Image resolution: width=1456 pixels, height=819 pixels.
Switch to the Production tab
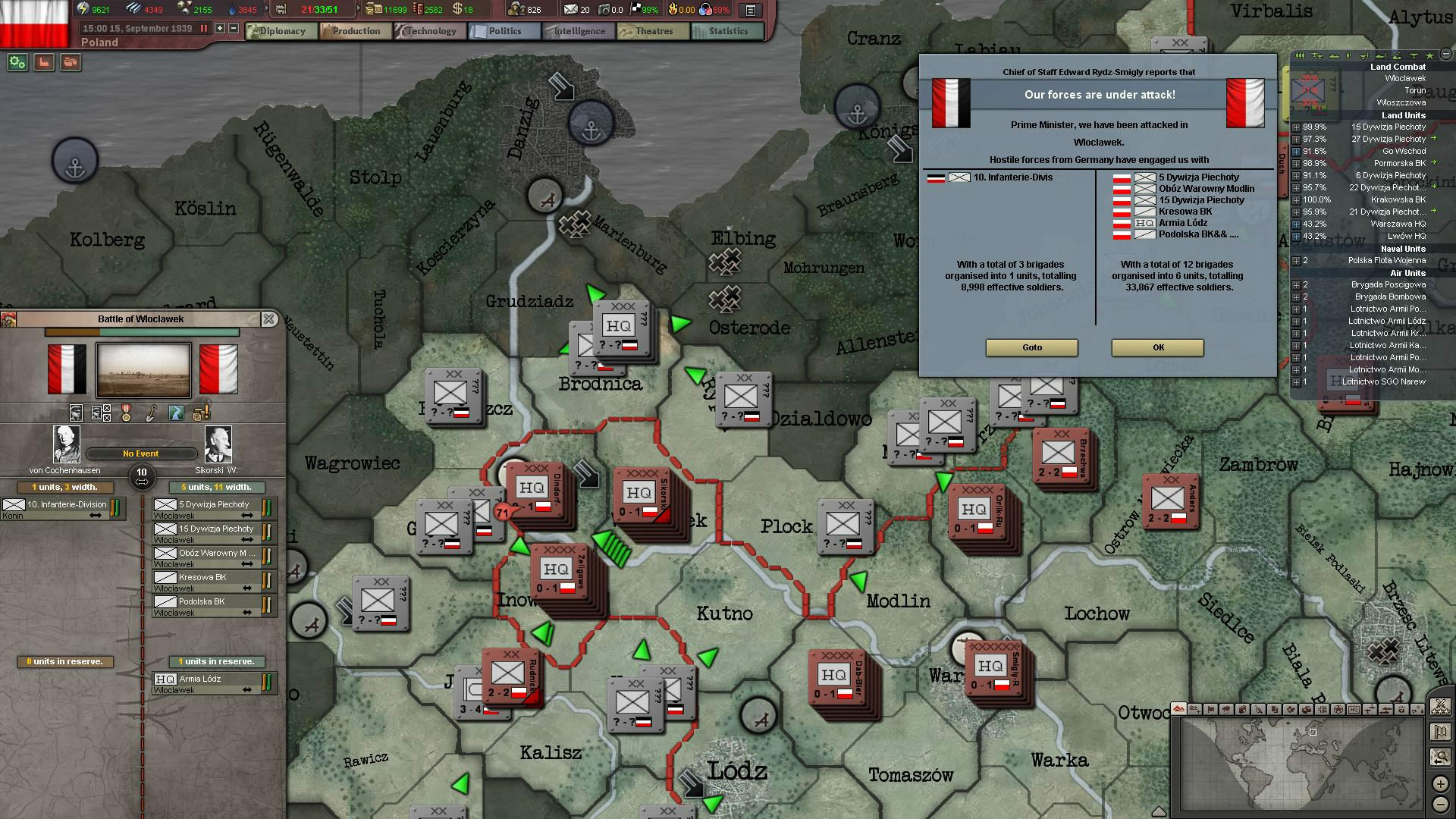click(354, 31)
